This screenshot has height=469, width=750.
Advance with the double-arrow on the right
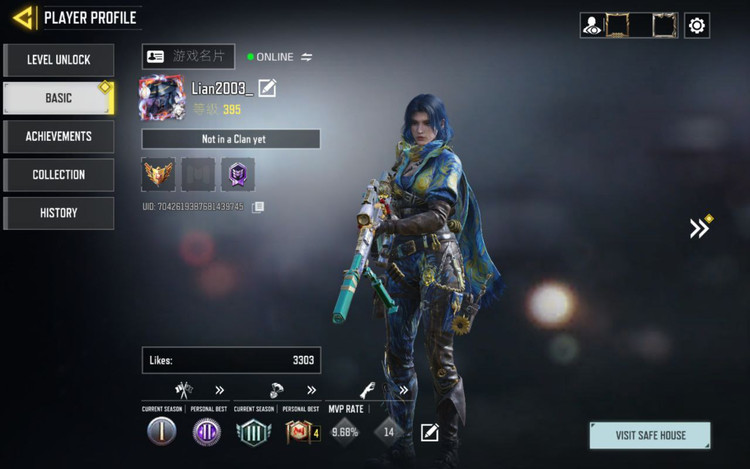pyautogui.click(x=699, y=228)
